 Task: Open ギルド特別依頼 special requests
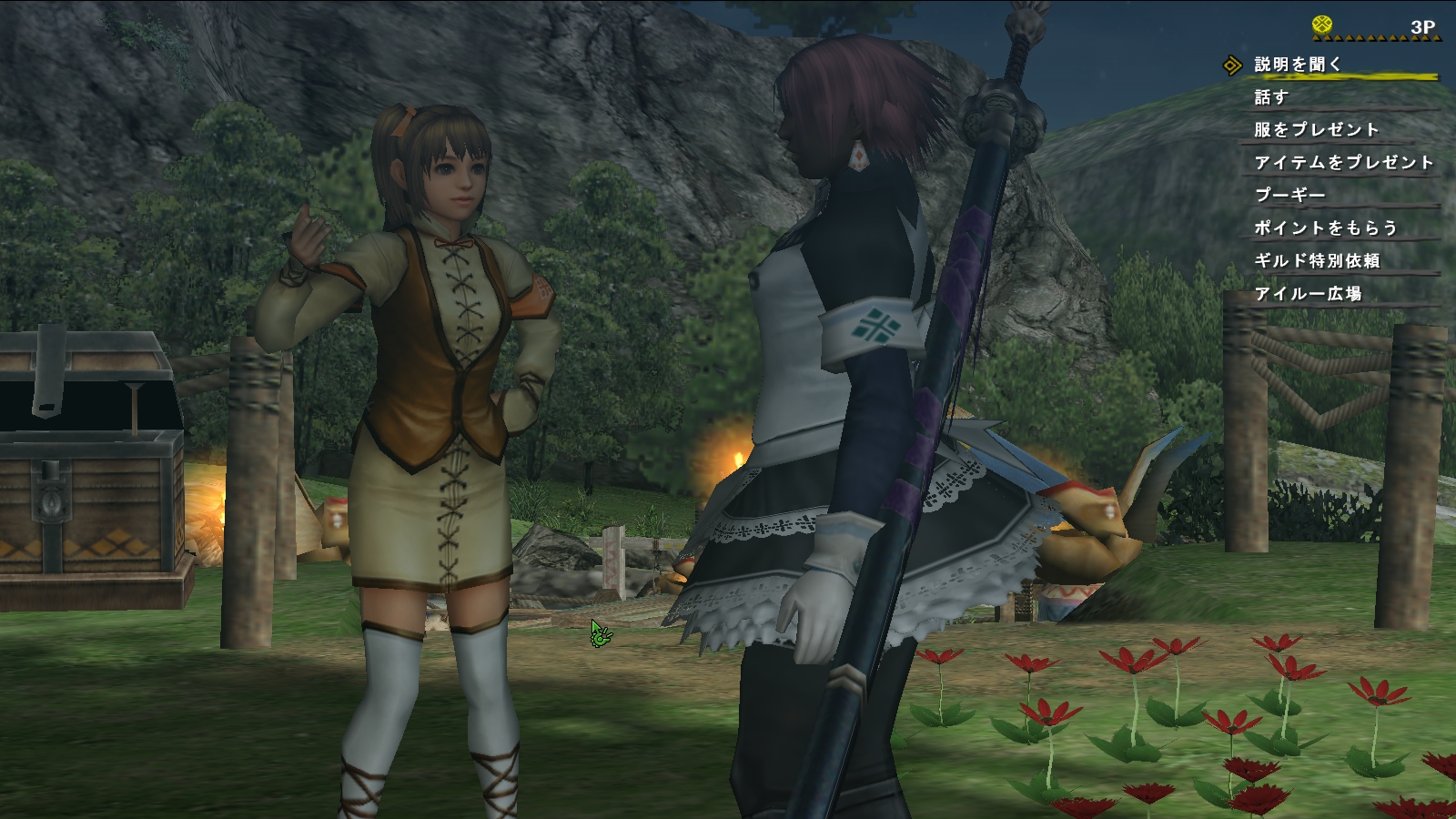click(1317, 261)
